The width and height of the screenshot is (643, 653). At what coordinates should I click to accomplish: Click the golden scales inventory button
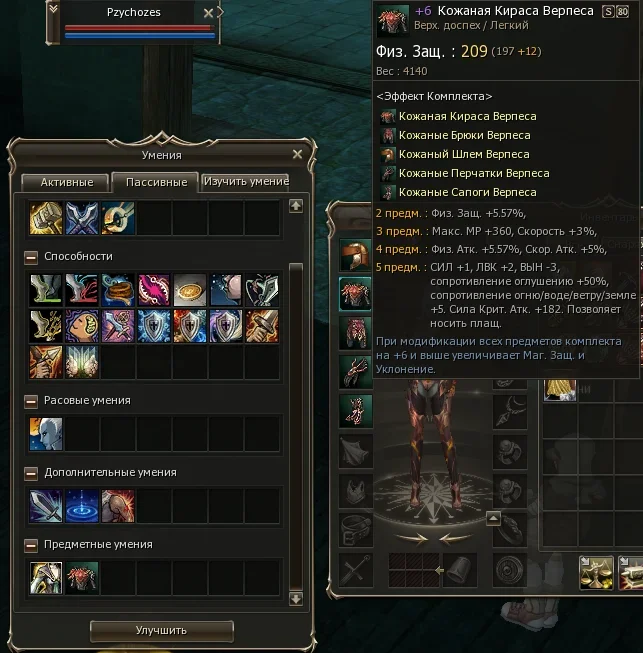tap(597, 570)
